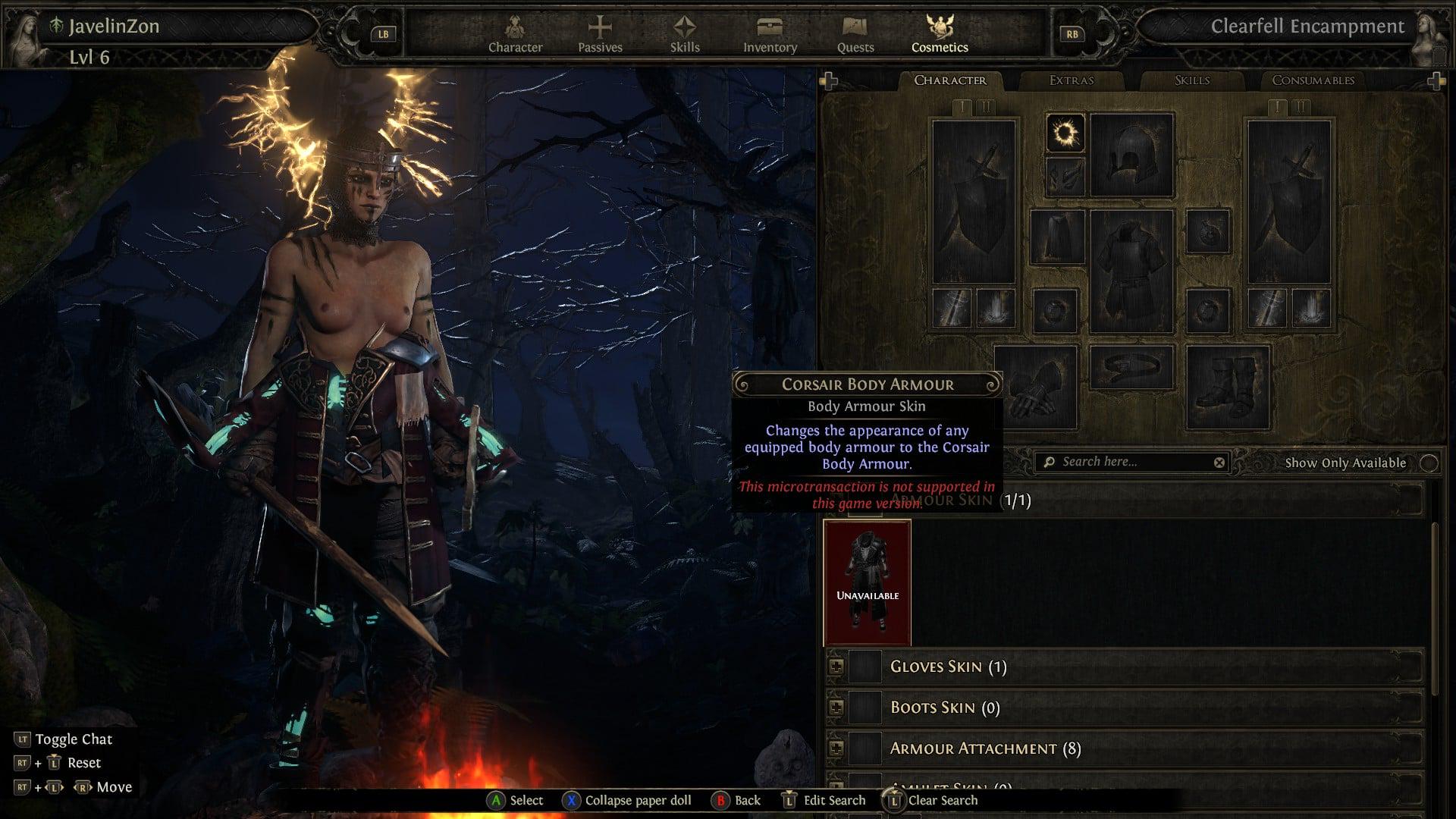
Task: Switch to the Passives tab
Action: (600, 35)
